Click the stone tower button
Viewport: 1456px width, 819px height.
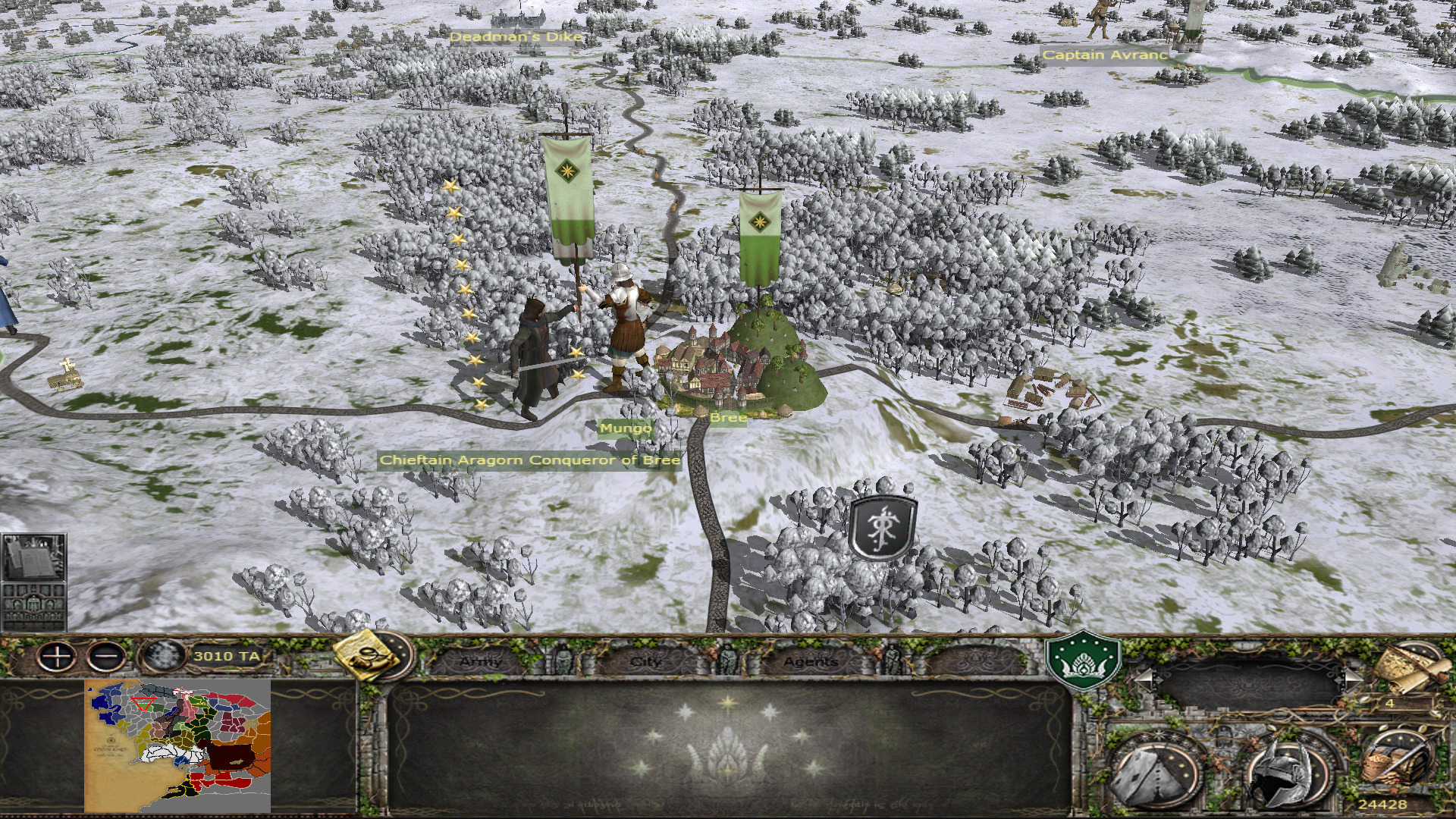[1156, 772]
